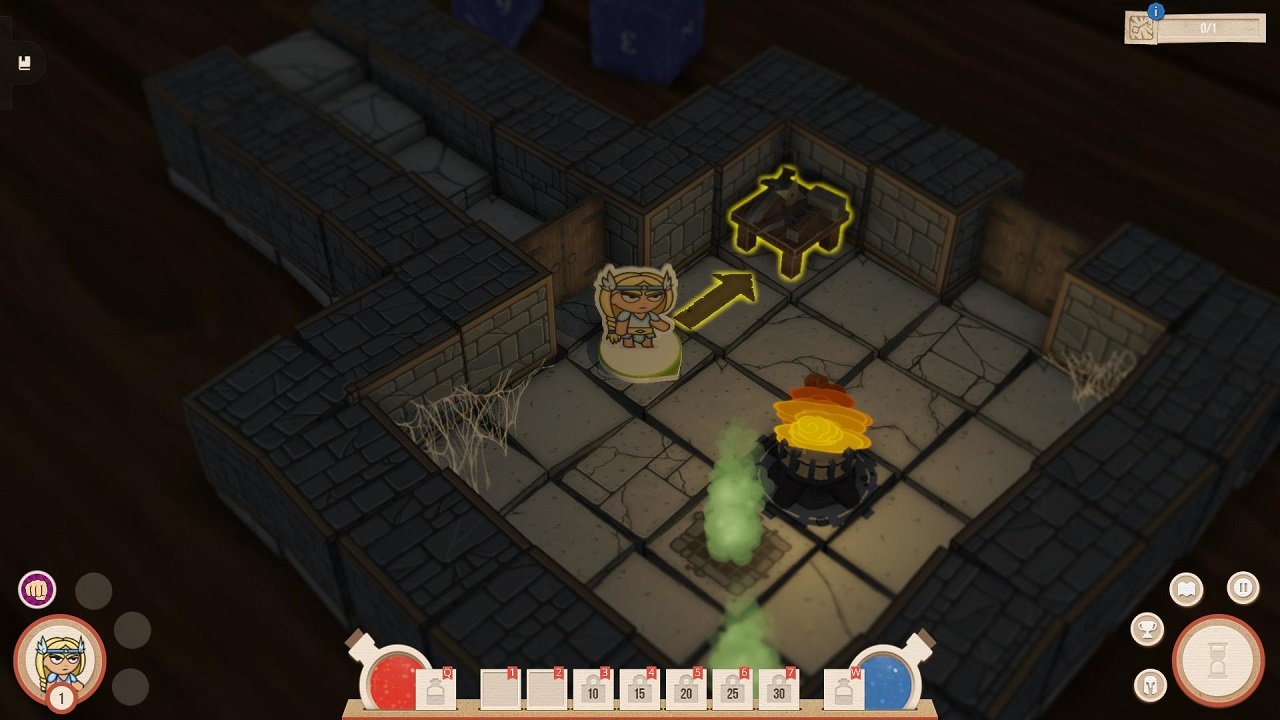The image size is (1280, 720).
Task: Use the blue mana potion slot W
Action: (843, 689)
